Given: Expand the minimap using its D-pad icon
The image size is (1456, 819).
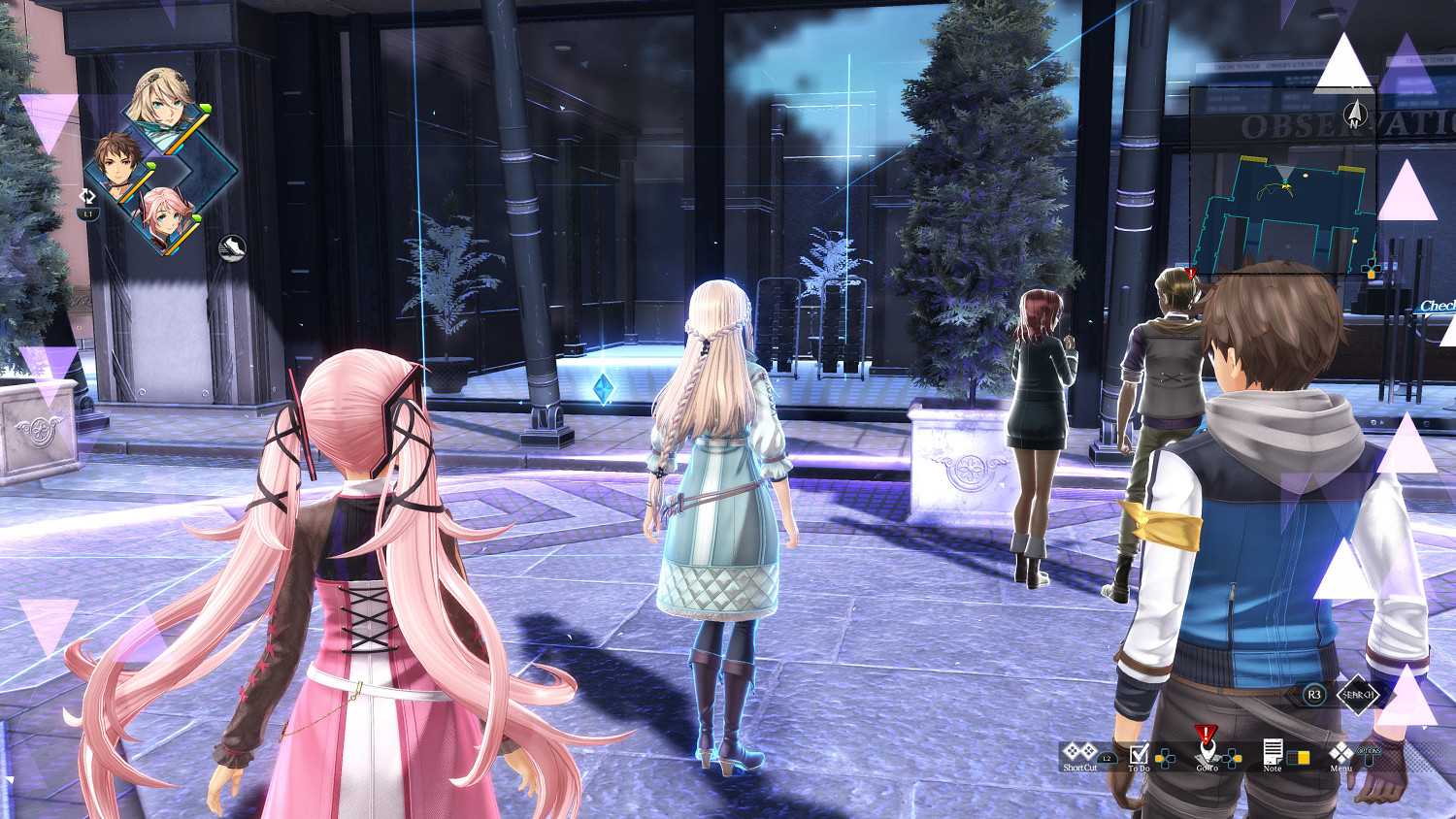Looking at the screenshot, I should click(x=1371, y=268).
